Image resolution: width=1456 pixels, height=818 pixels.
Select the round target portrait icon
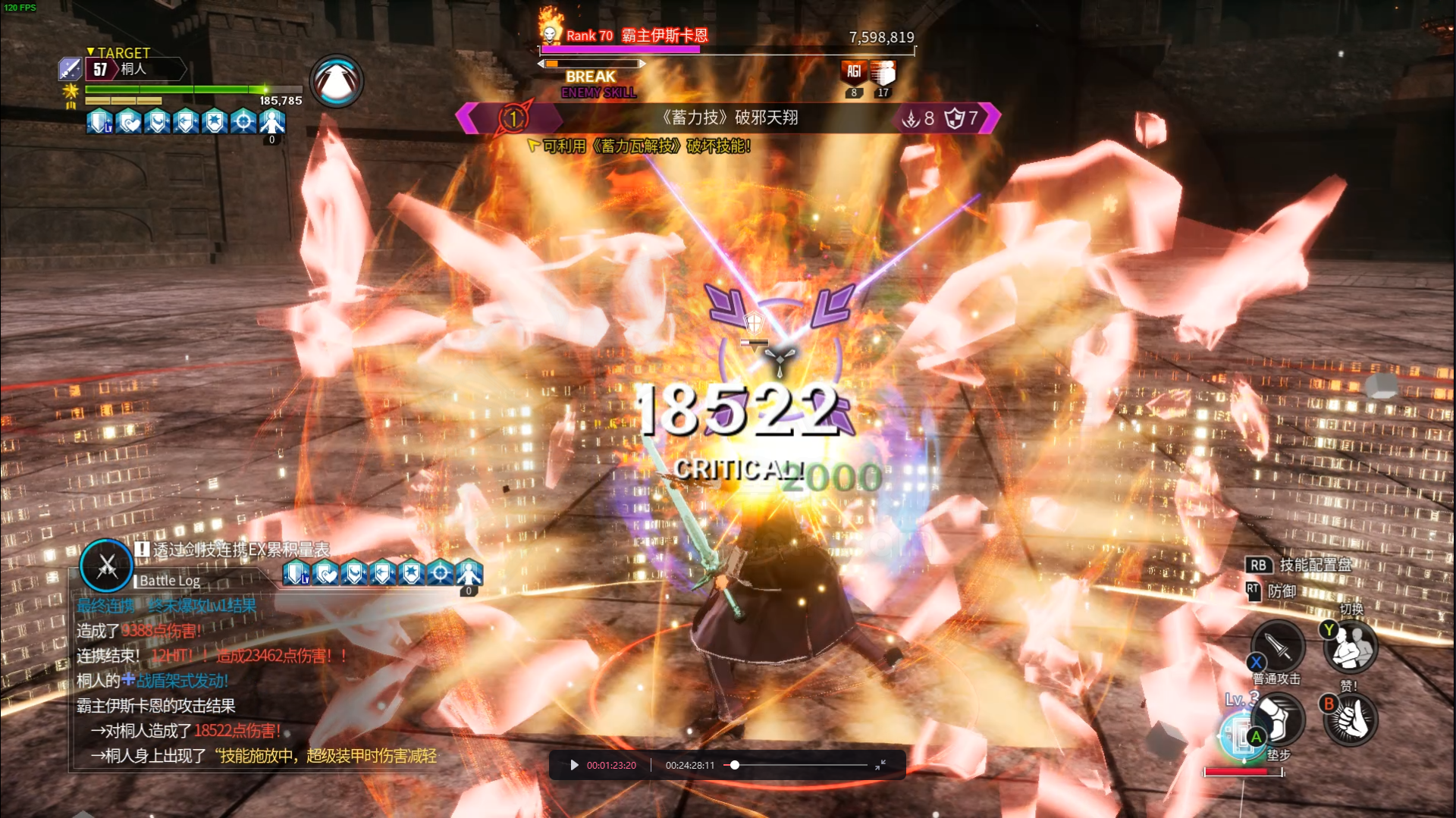(337, 81)
